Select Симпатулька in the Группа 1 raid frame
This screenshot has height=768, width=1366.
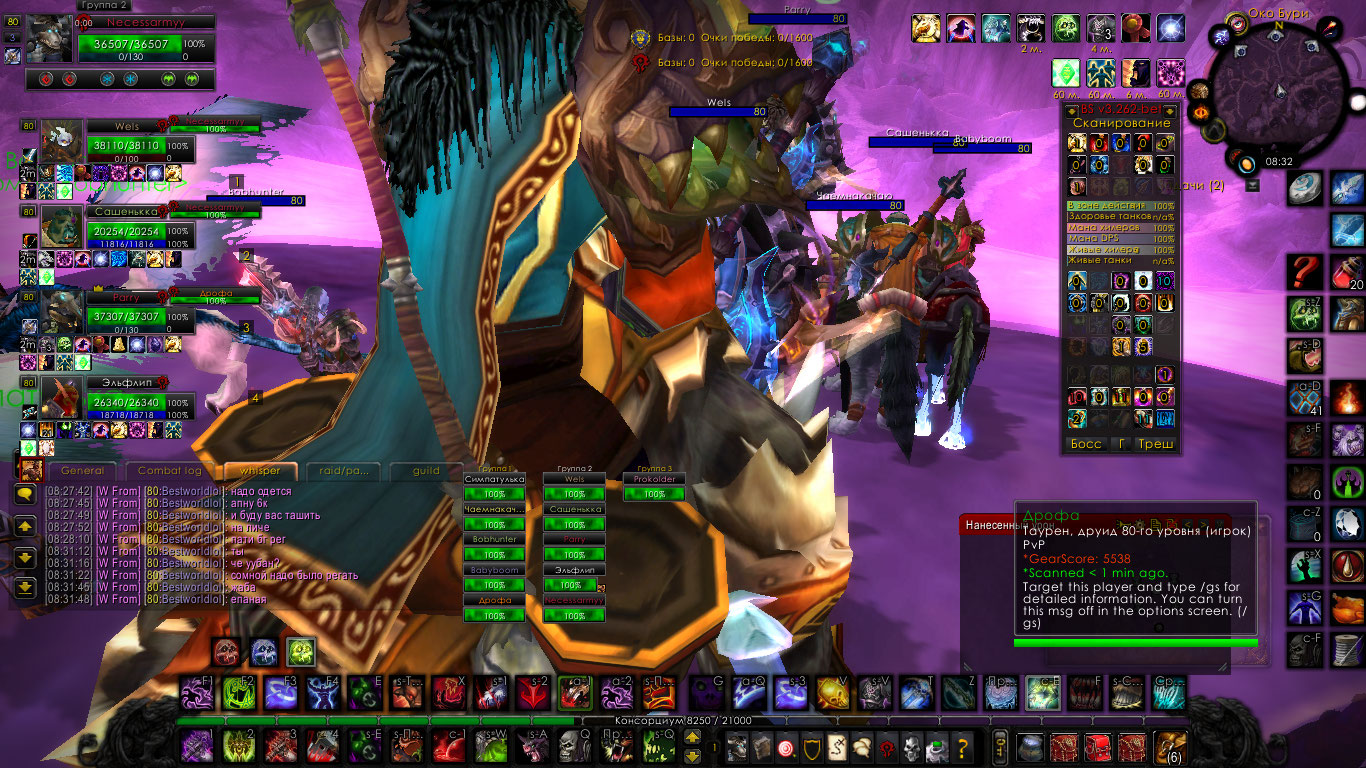pos(494,480)
